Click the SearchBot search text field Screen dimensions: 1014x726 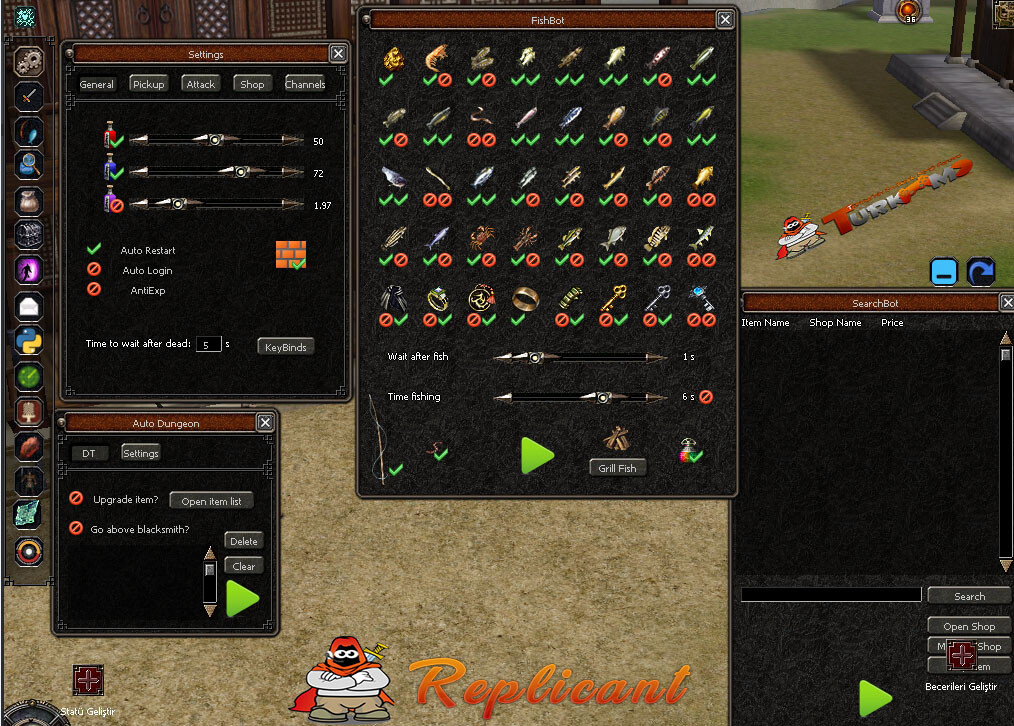click(x=830, y=595)
